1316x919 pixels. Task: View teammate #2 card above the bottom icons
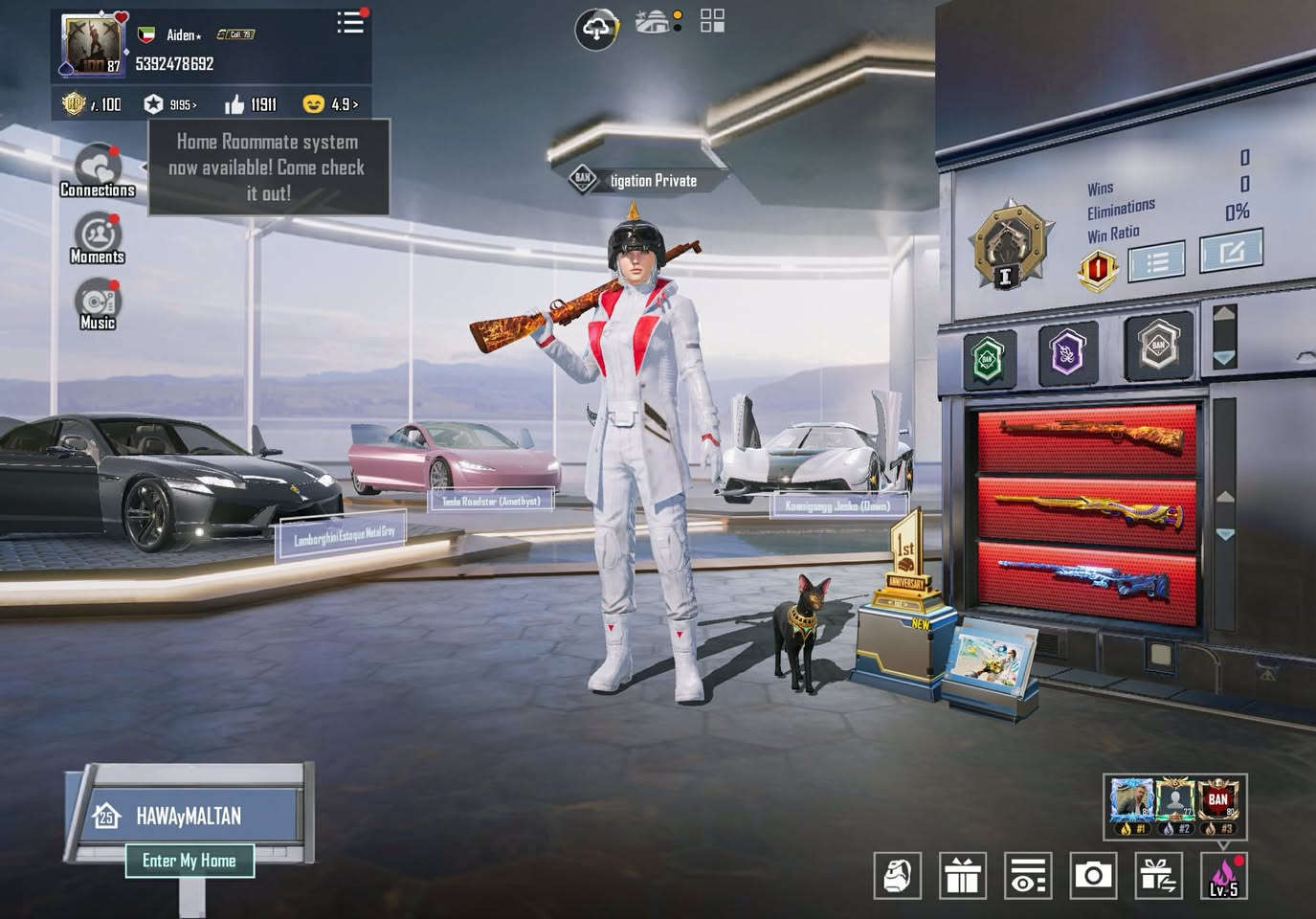coord(1174,804)
